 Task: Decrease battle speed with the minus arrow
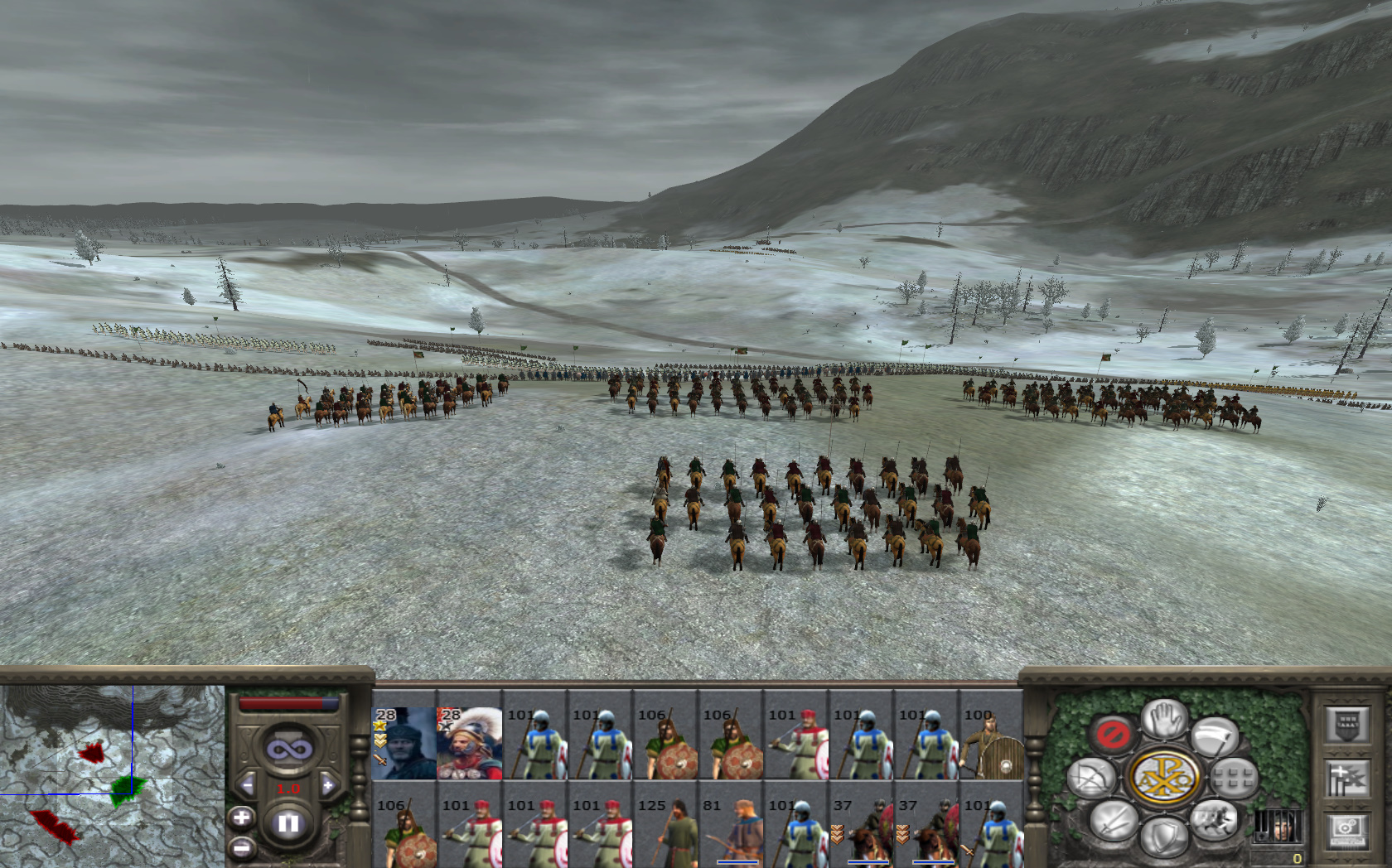pos(247,785)
